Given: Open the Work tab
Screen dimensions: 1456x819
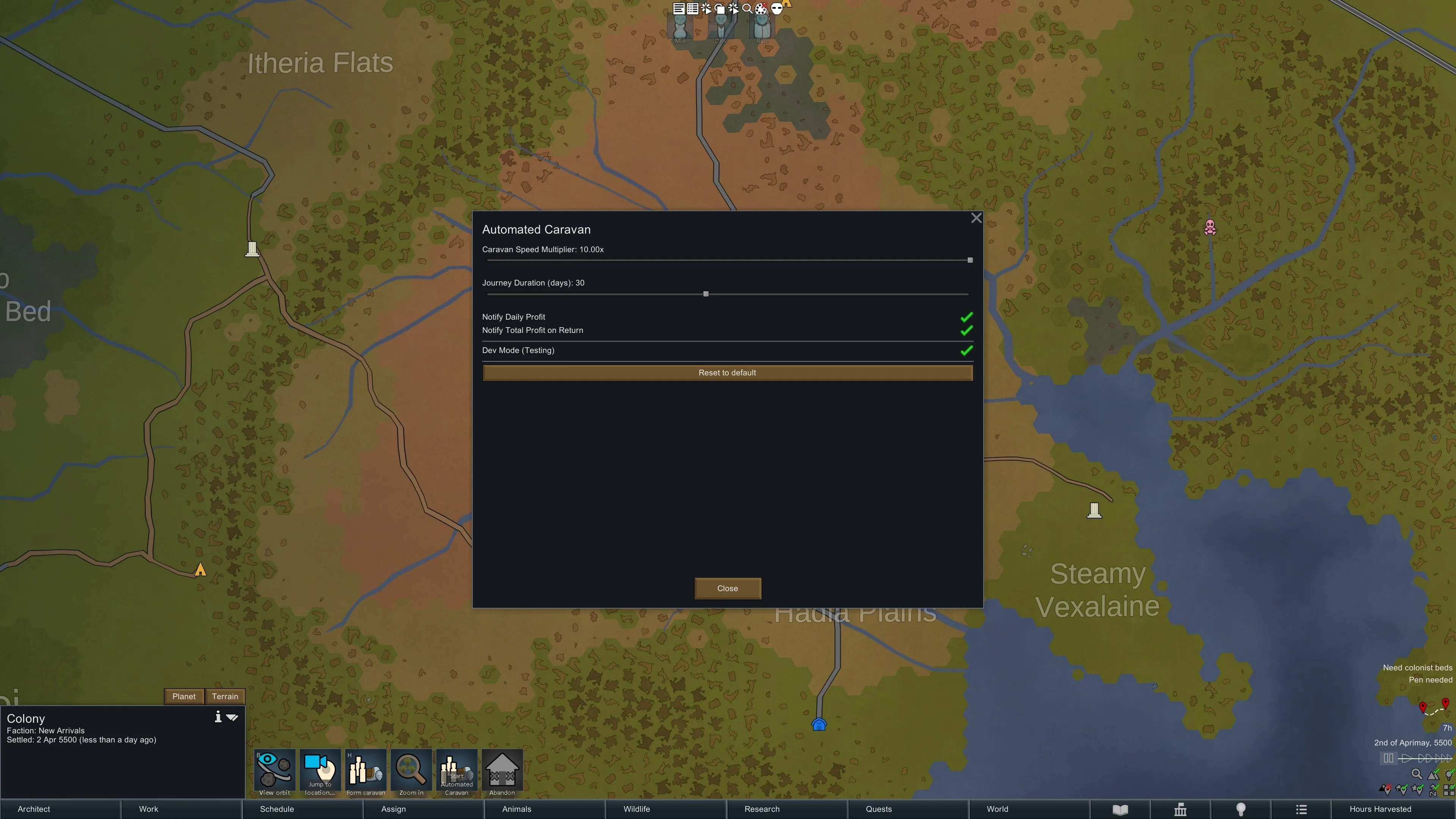Looking at the screenshot, I should click(149, 809).
